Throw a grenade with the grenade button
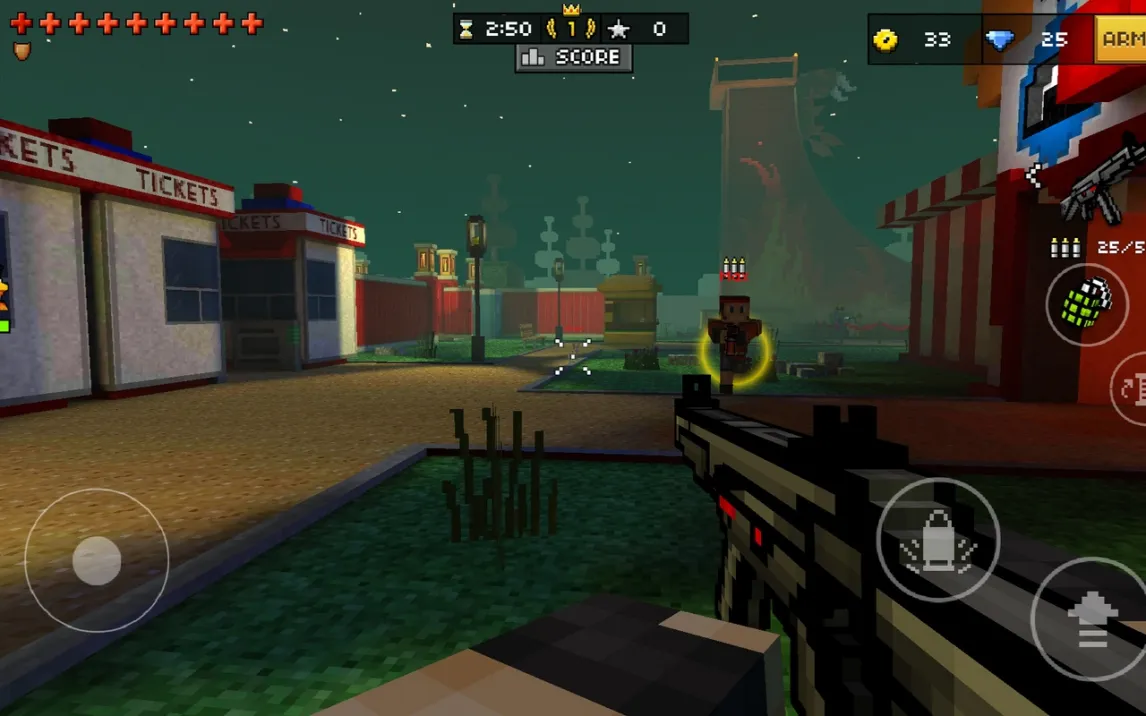The height and width of the screenshot is (716, 1146). click(x=1087, y=304)
